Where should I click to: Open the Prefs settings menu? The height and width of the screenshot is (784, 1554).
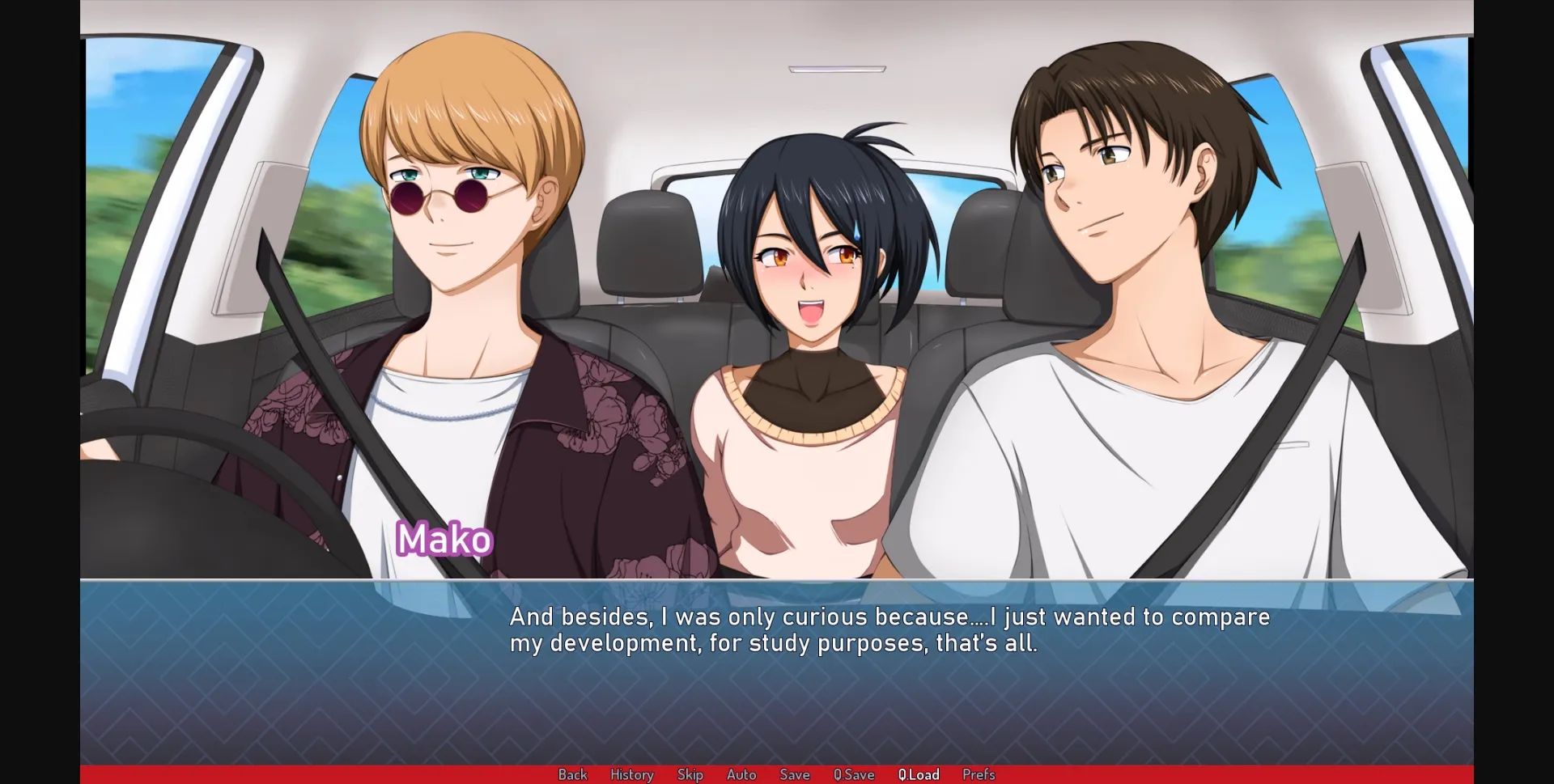978,774
